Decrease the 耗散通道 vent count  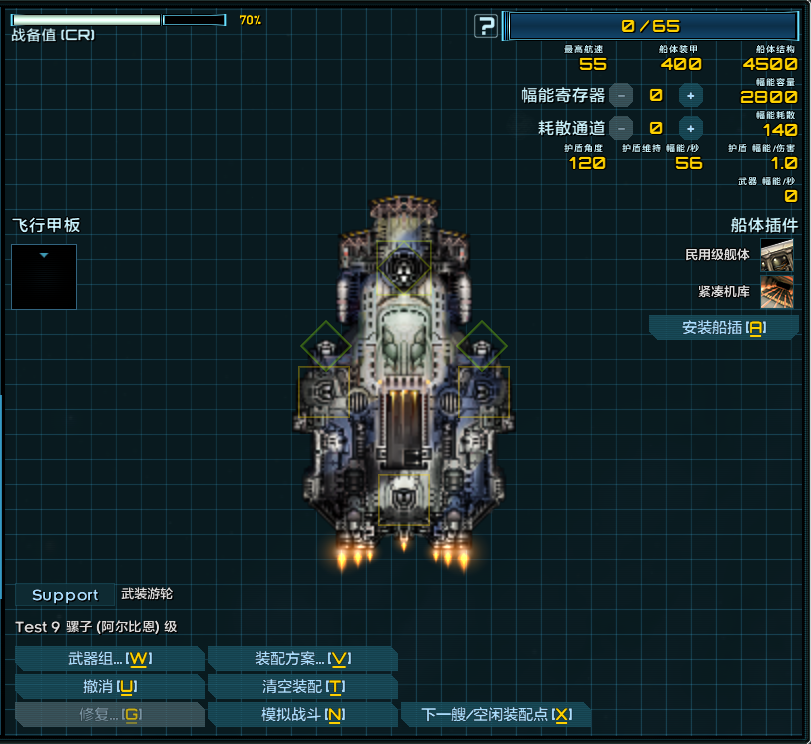[621, 128]
